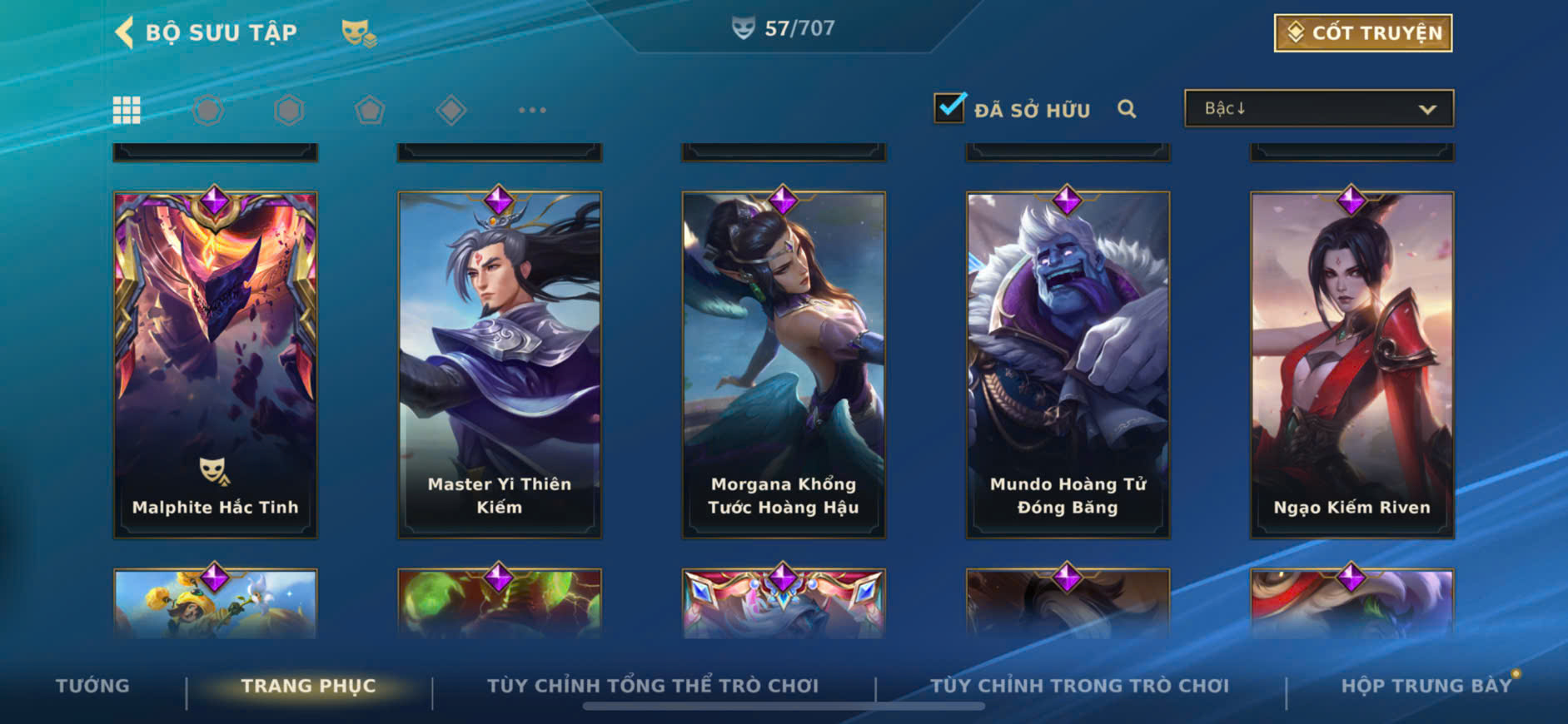
Task: Open the skin search magnifier
Action: pos(1127,109)
